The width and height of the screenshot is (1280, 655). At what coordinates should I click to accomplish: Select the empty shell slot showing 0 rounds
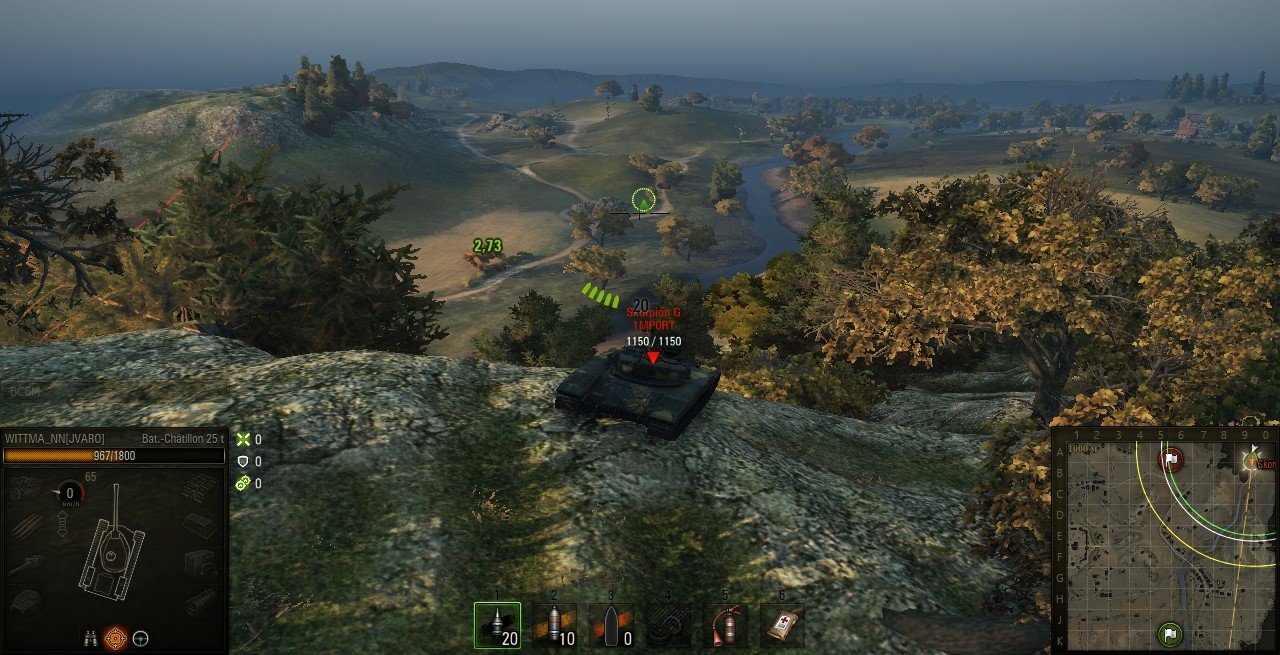pos(610,625)
